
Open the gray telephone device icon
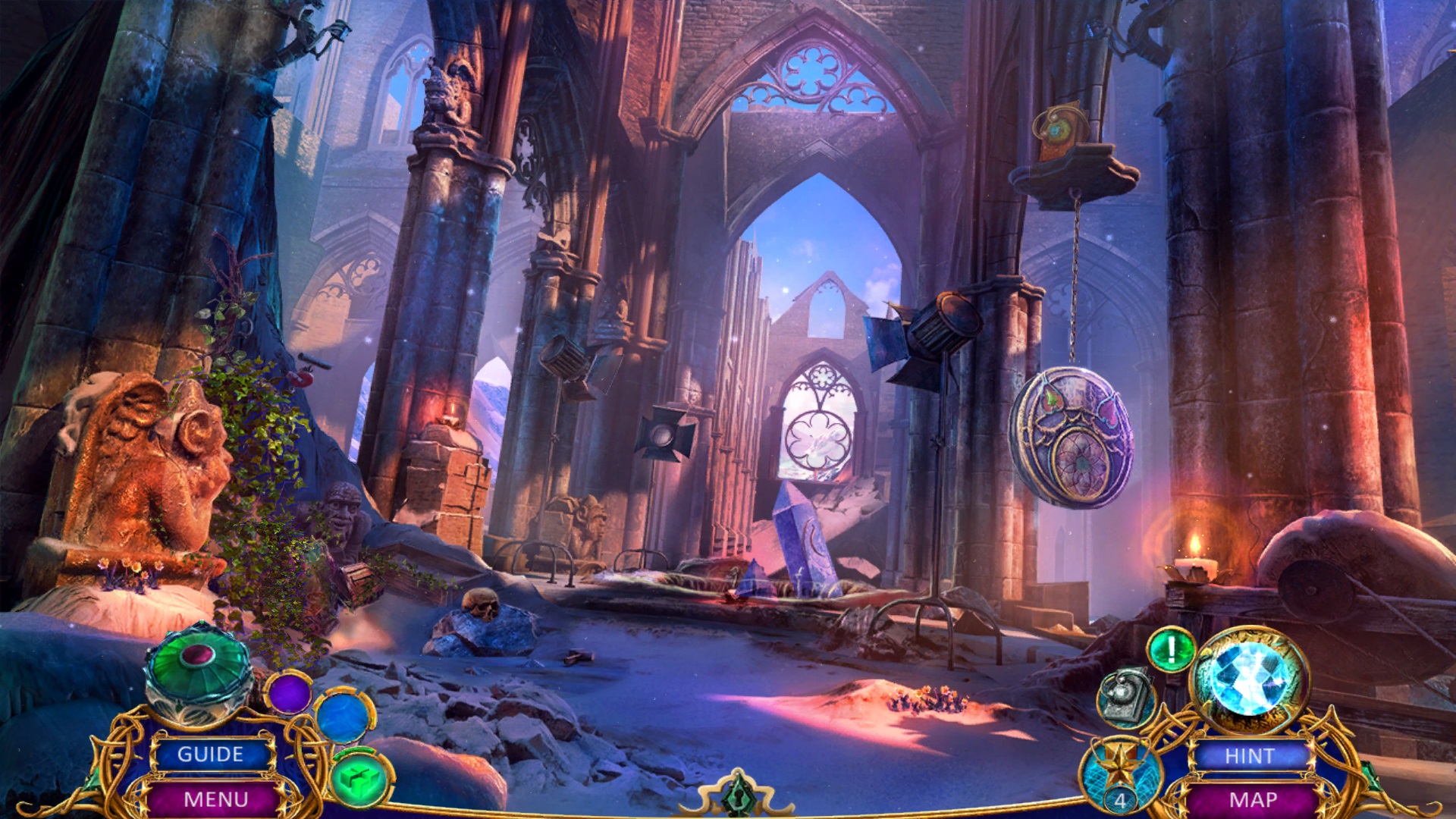(x=1125, y=695)
